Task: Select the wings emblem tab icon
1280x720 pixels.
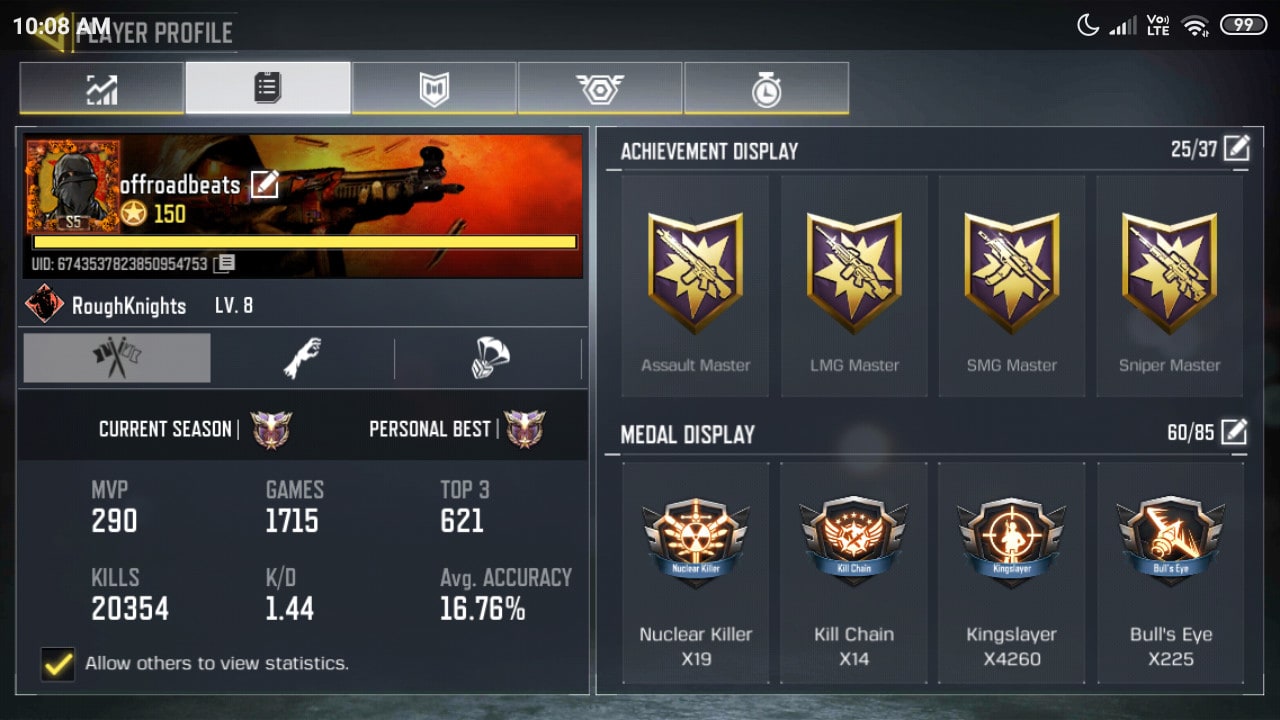Action: [600, 89]
